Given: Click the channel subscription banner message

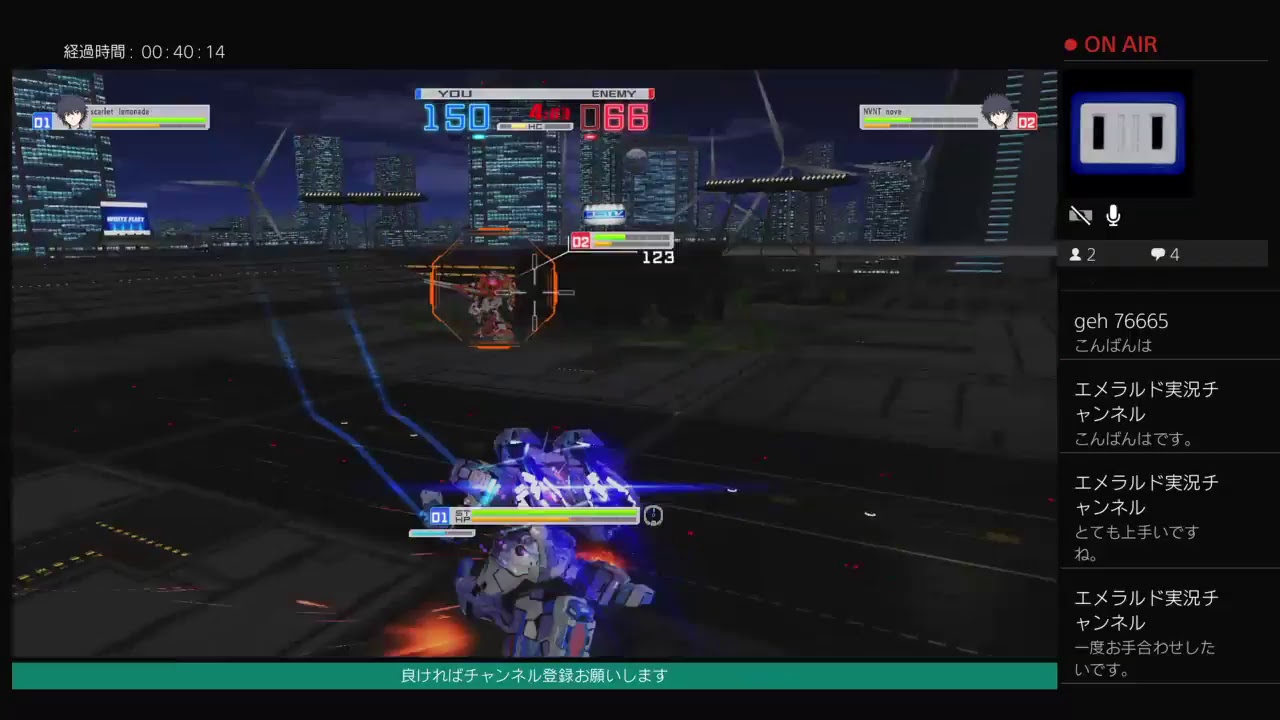Looking at the screenshot, I should tap(531, 675).
